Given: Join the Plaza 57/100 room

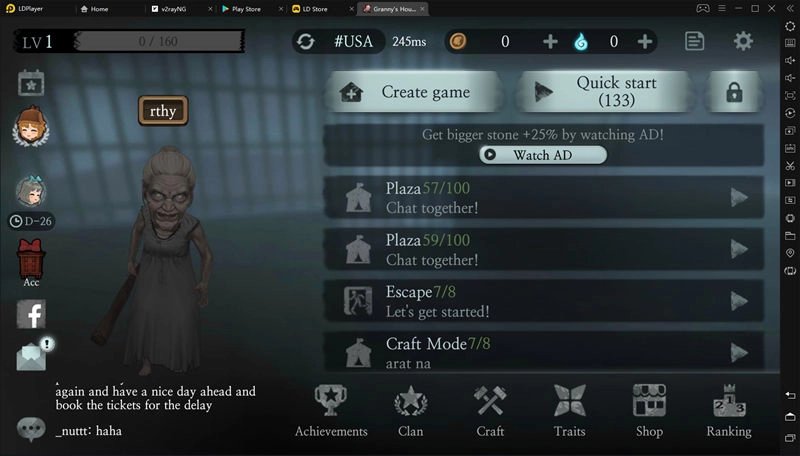Looking at the screenshot, I should click(x=547, y=198).
